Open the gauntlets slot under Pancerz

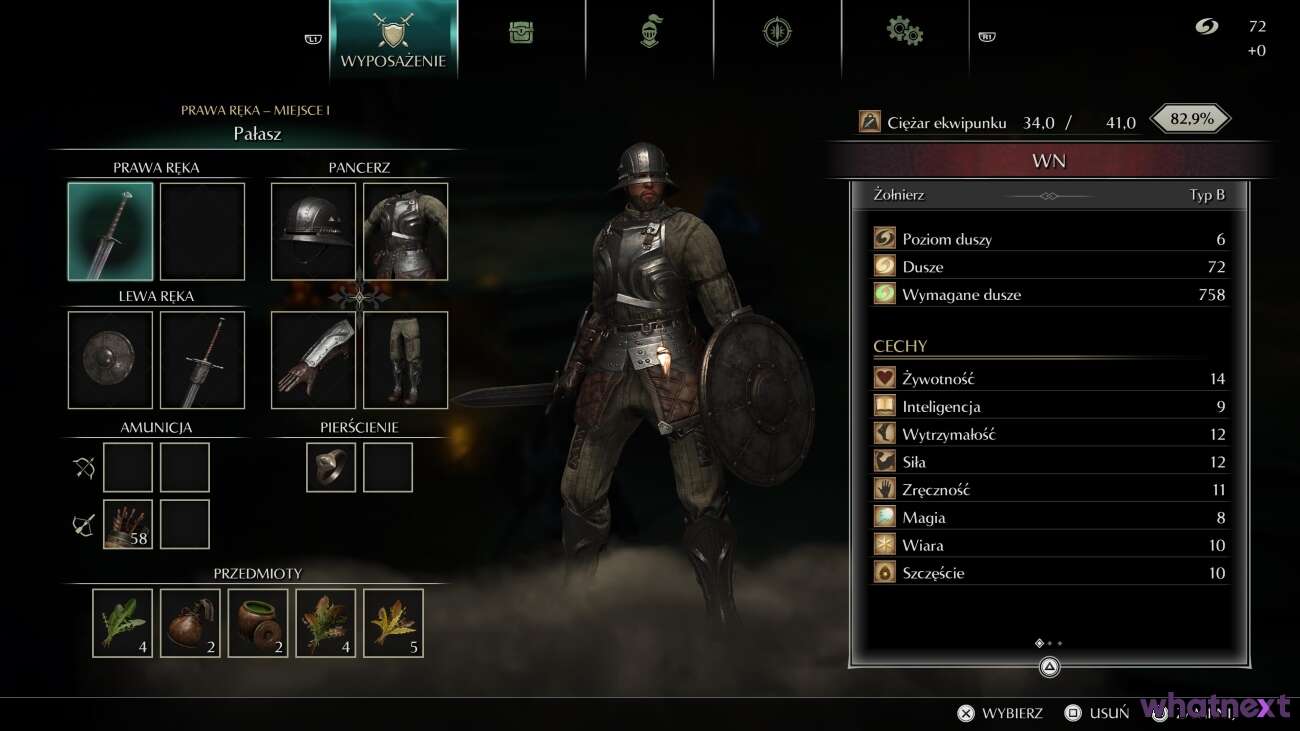coord(312,360)
